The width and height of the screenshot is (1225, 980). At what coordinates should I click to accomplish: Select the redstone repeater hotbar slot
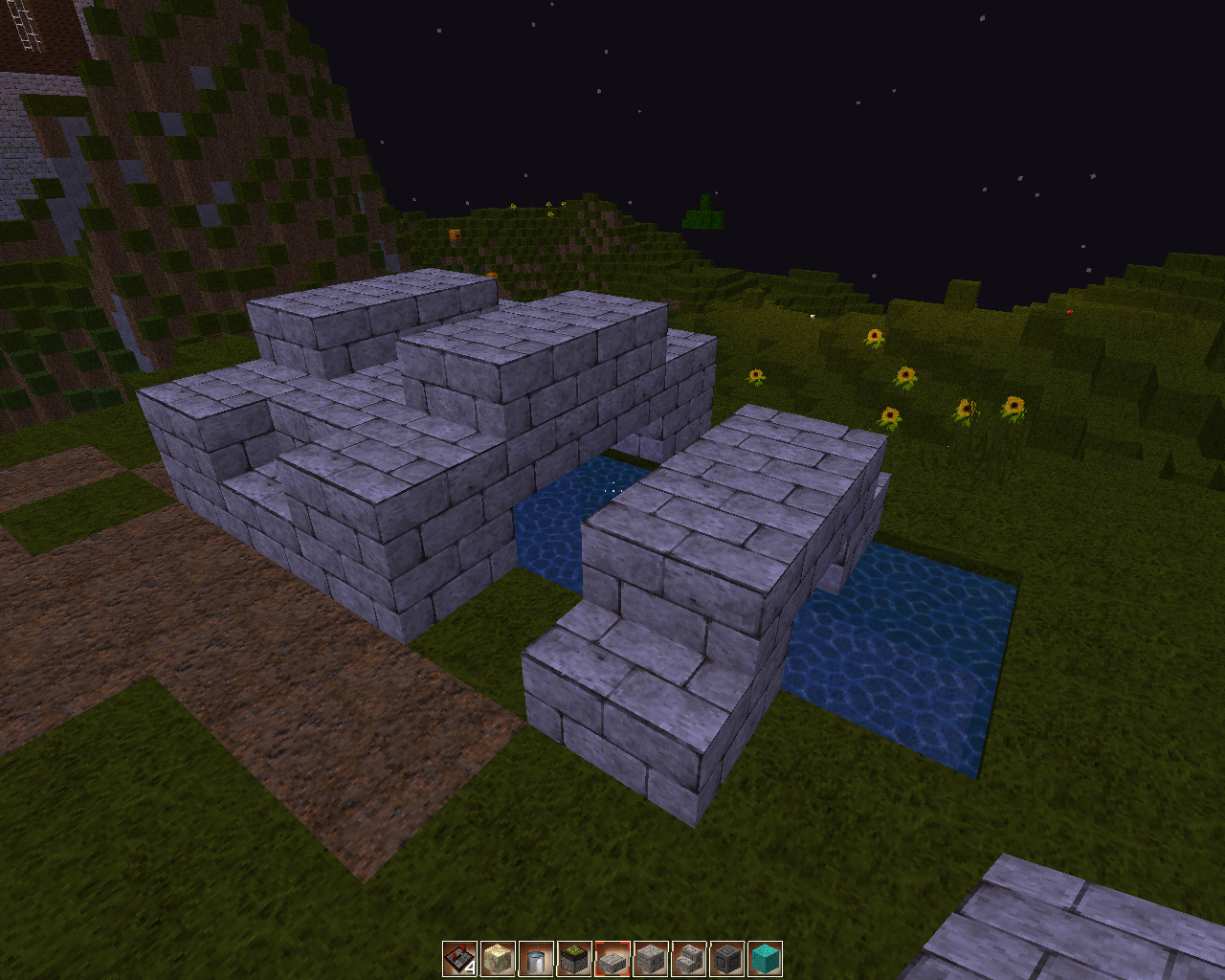(459, 958)
